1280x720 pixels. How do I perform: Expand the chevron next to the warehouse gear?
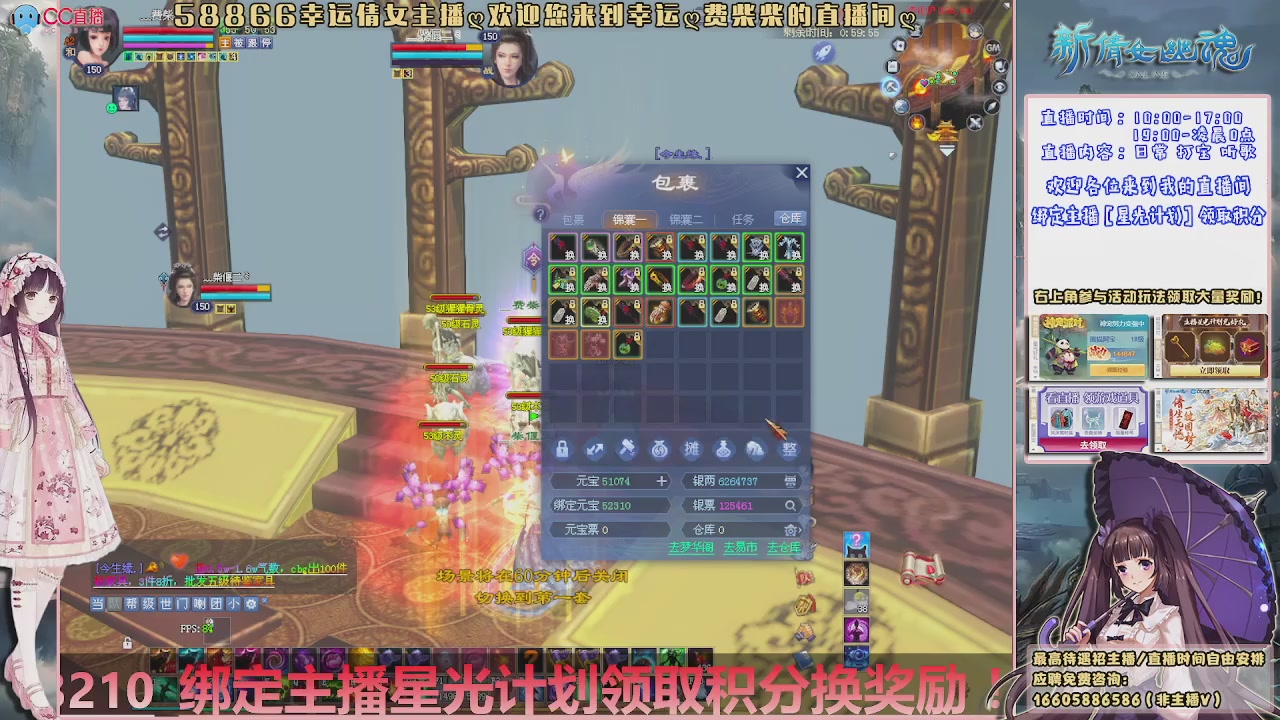801,530
